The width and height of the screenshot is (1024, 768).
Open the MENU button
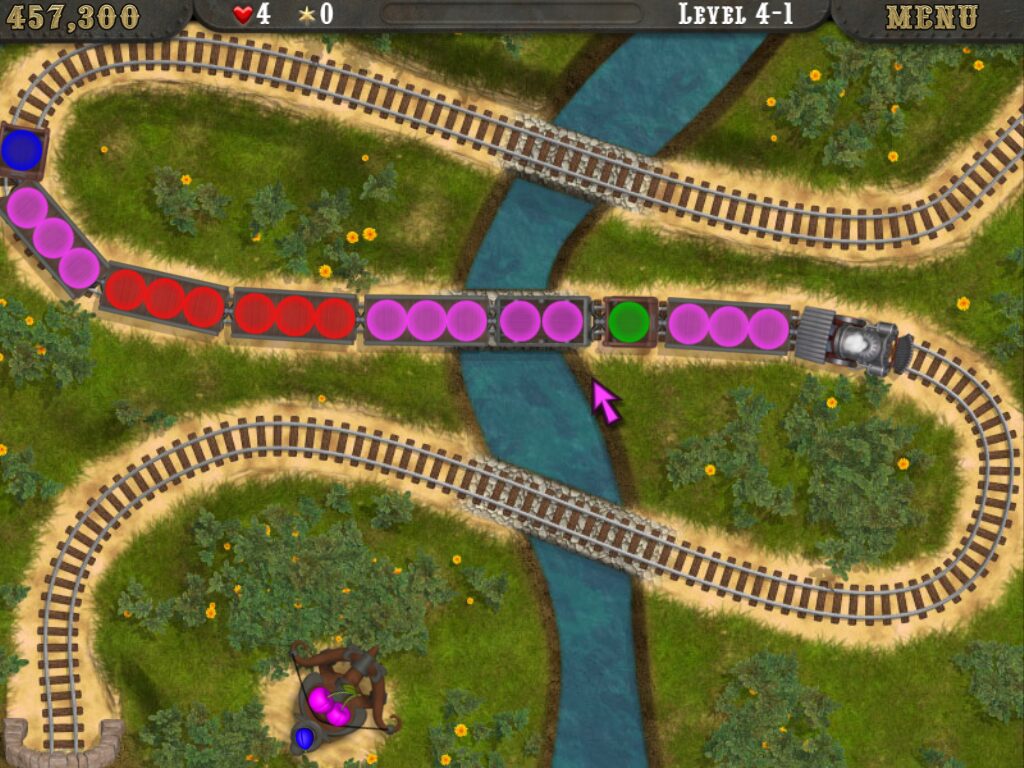931,17
